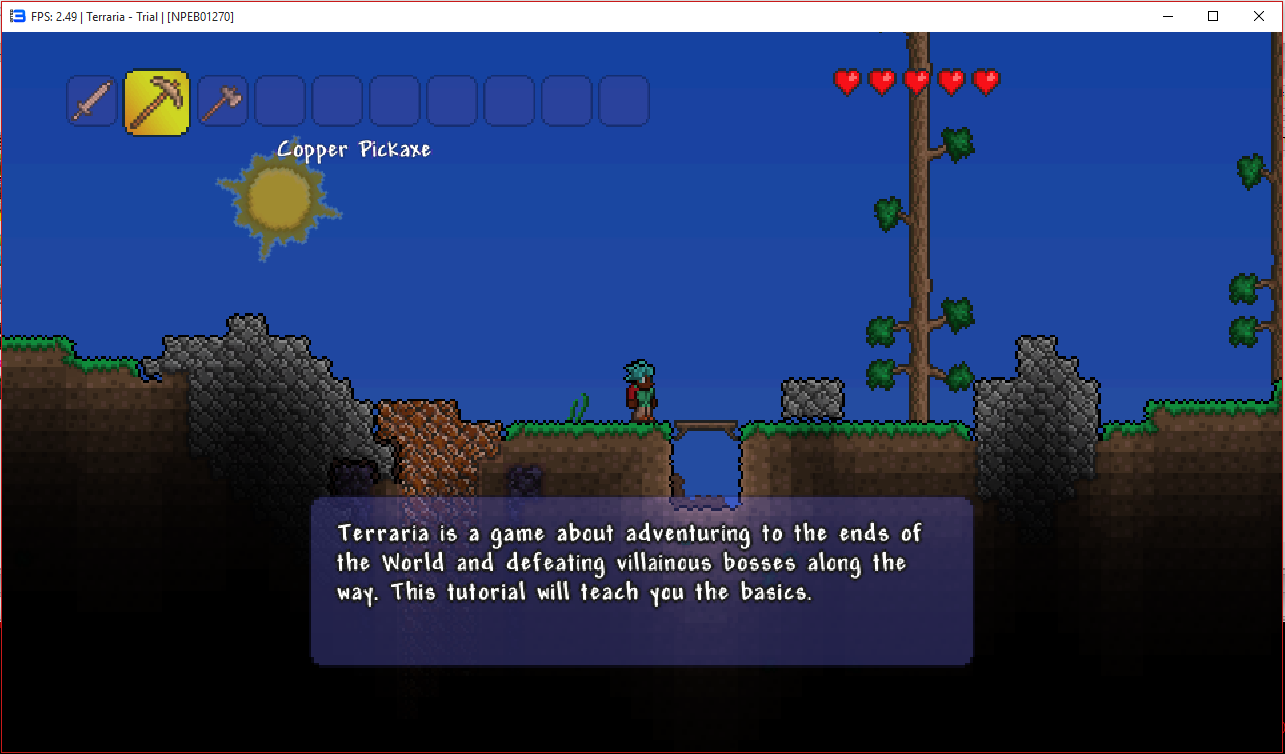Click the tutorial message box to continue
This screenshot has height=754, width=1285.
[641, 580]
